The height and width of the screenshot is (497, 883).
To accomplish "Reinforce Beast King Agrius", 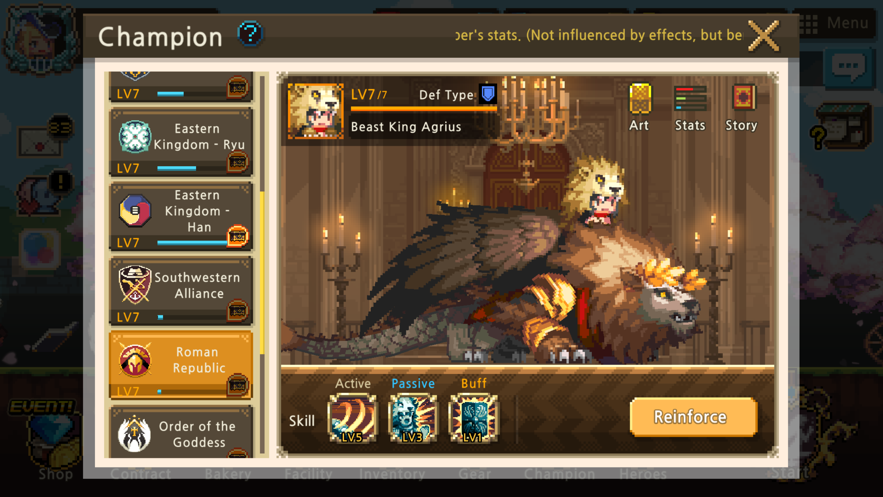I will pos(692,417).
